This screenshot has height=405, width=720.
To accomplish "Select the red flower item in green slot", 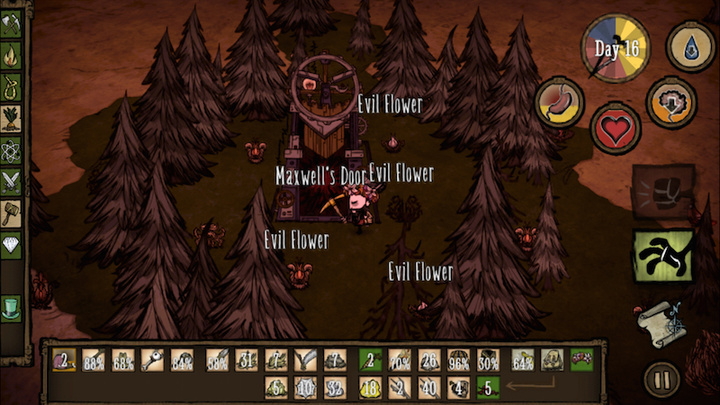I will tap(581, 359).
